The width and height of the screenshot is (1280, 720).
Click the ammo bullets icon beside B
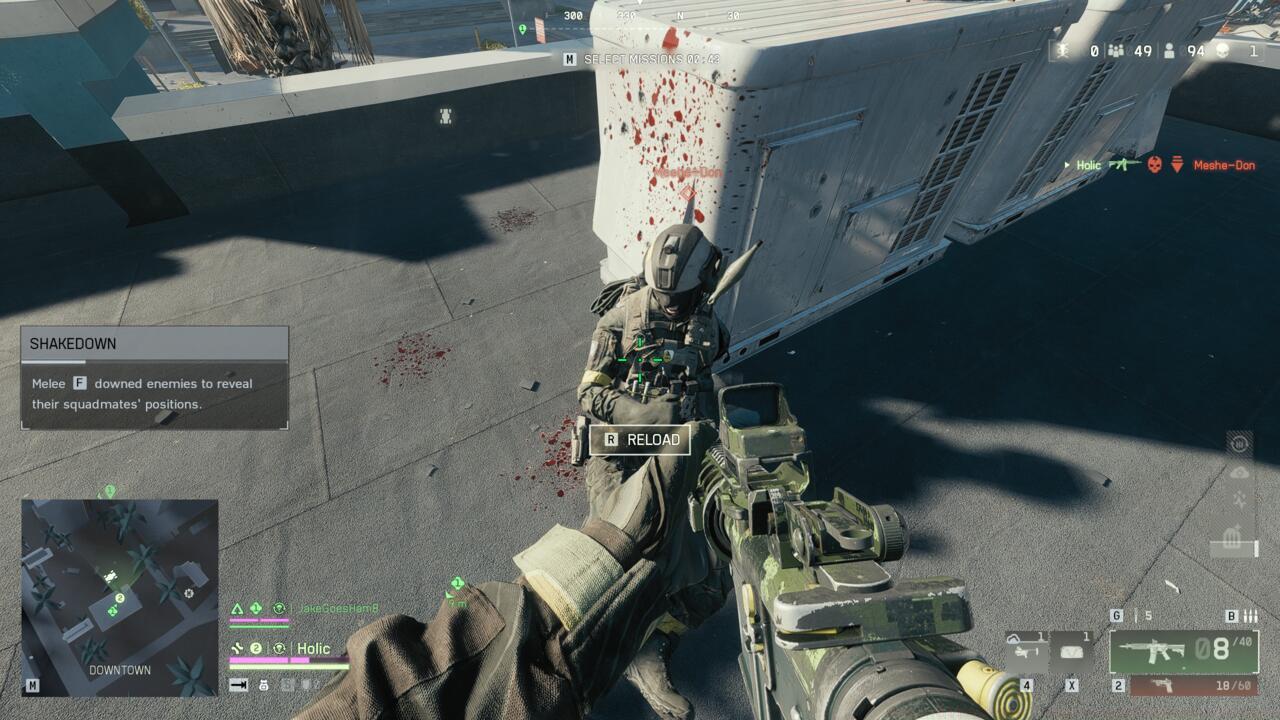pyautogui.click(x=1252, y=614)
